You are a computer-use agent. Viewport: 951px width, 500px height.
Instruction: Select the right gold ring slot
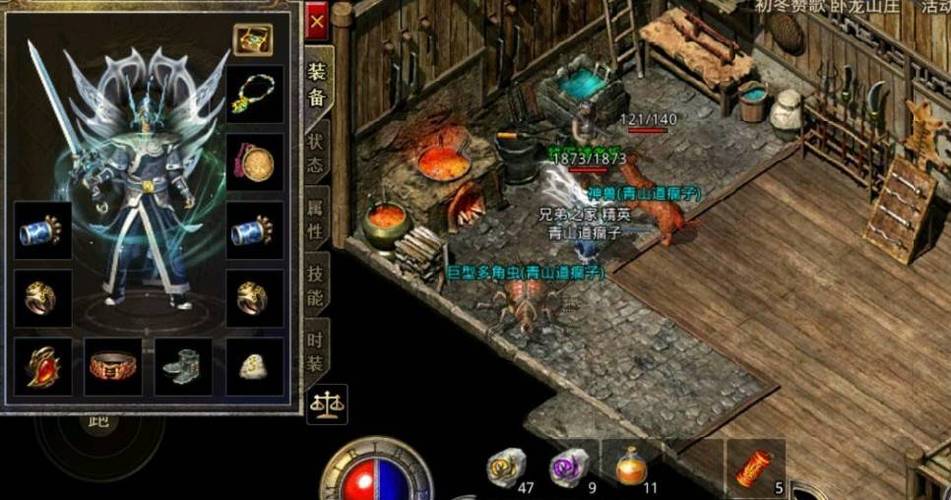coord(254,297)
